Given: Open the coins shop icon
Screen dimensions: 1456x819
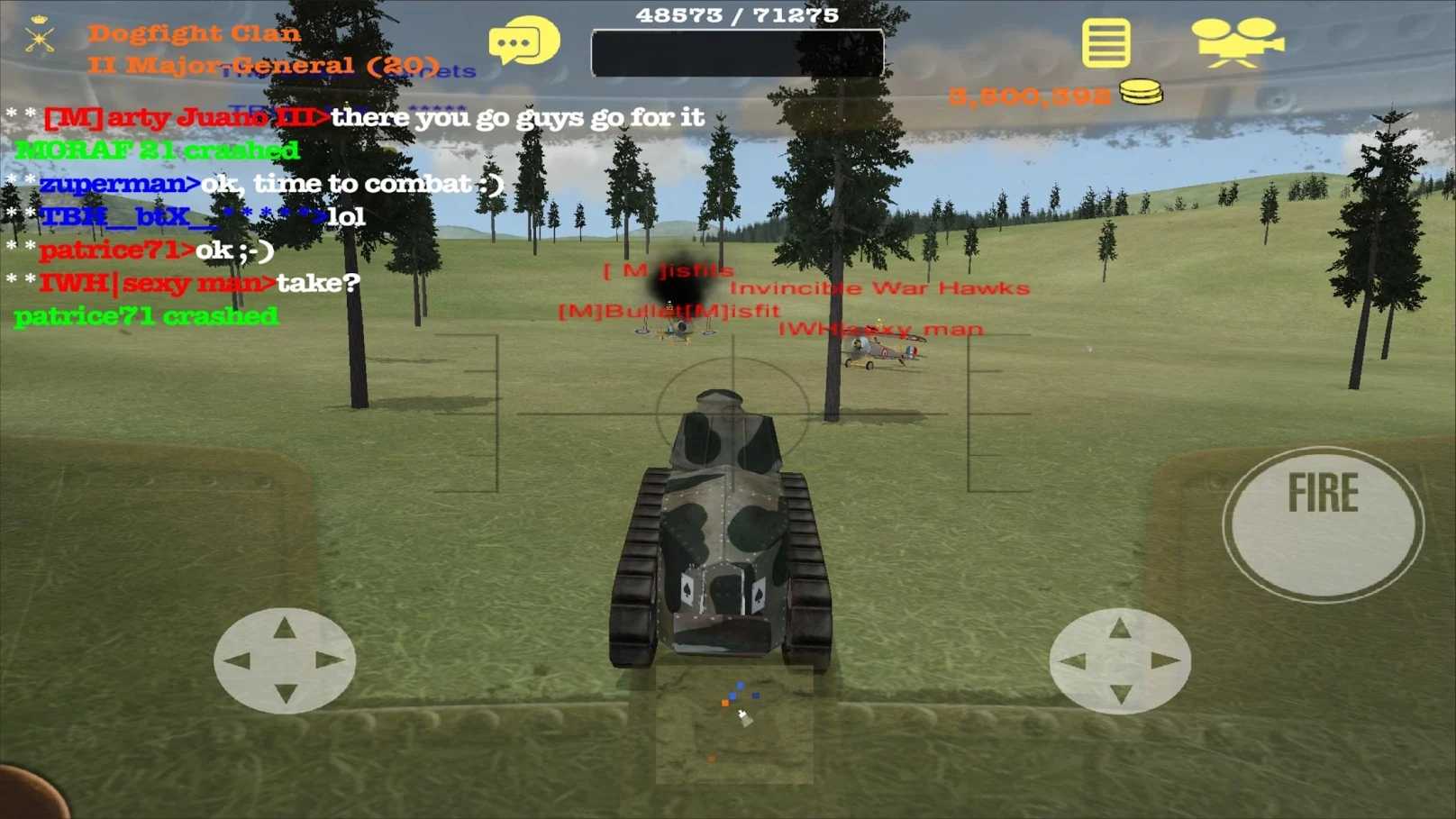Looking at the screenshot, I should tap(1141, 92).
